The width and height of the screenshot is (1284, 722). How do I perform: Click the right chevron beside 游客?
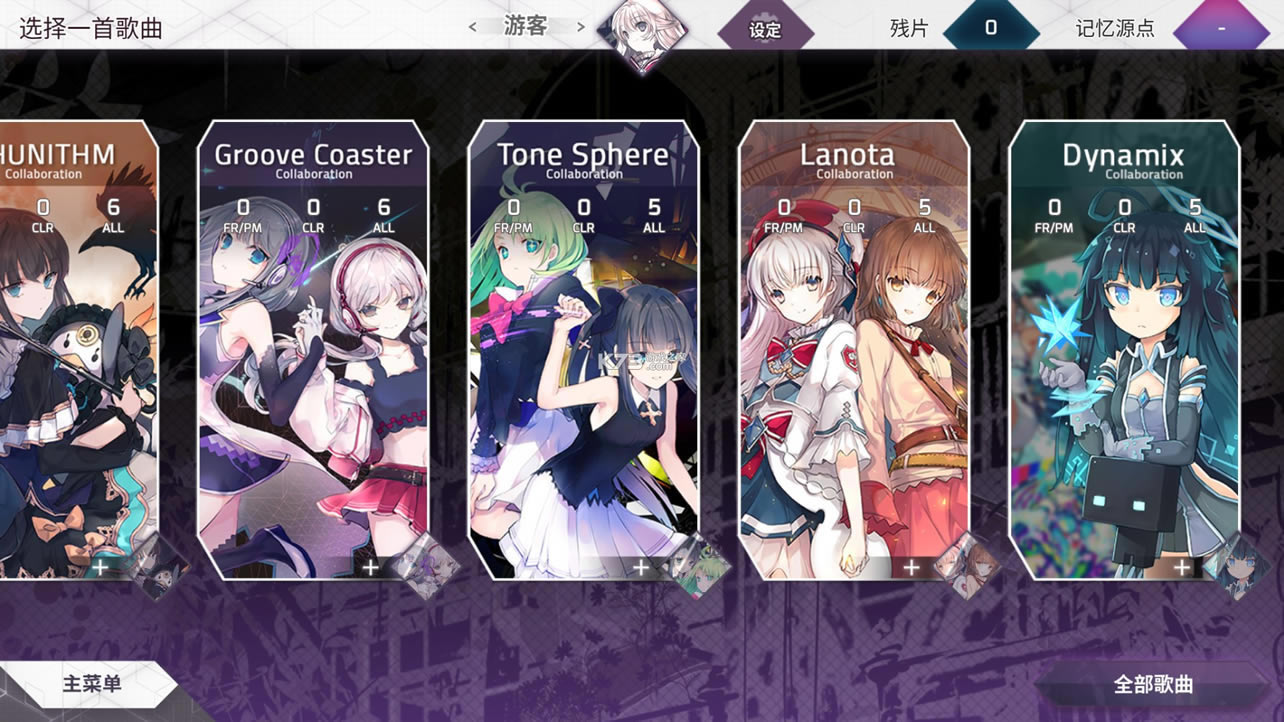(580, 27)
